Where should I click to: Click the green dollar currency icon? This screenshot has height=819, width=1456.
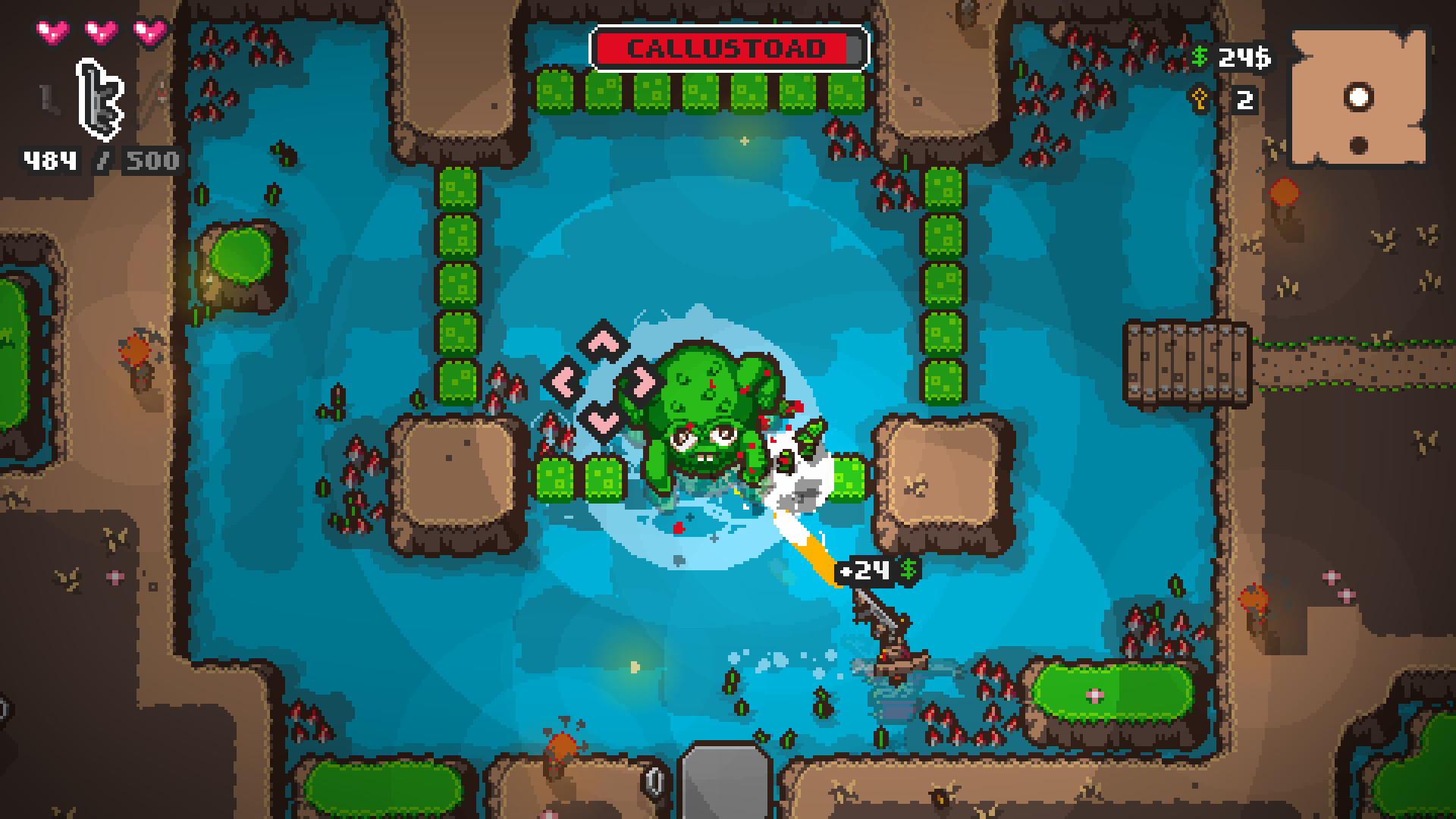(1200, 57)
